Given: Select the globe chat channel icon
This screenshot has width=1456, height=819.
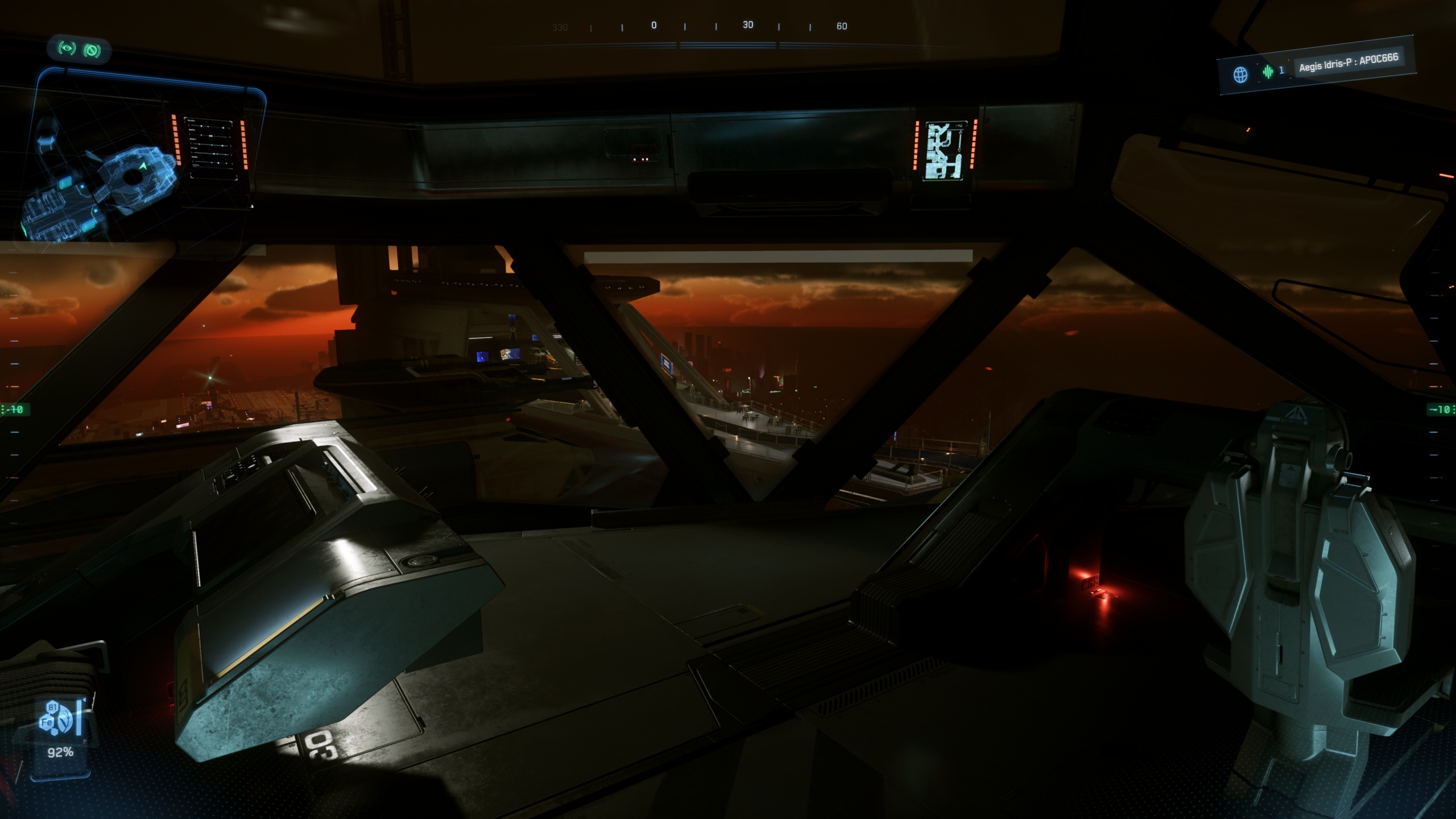Looking at the screenshot, I should [1240, 75].
